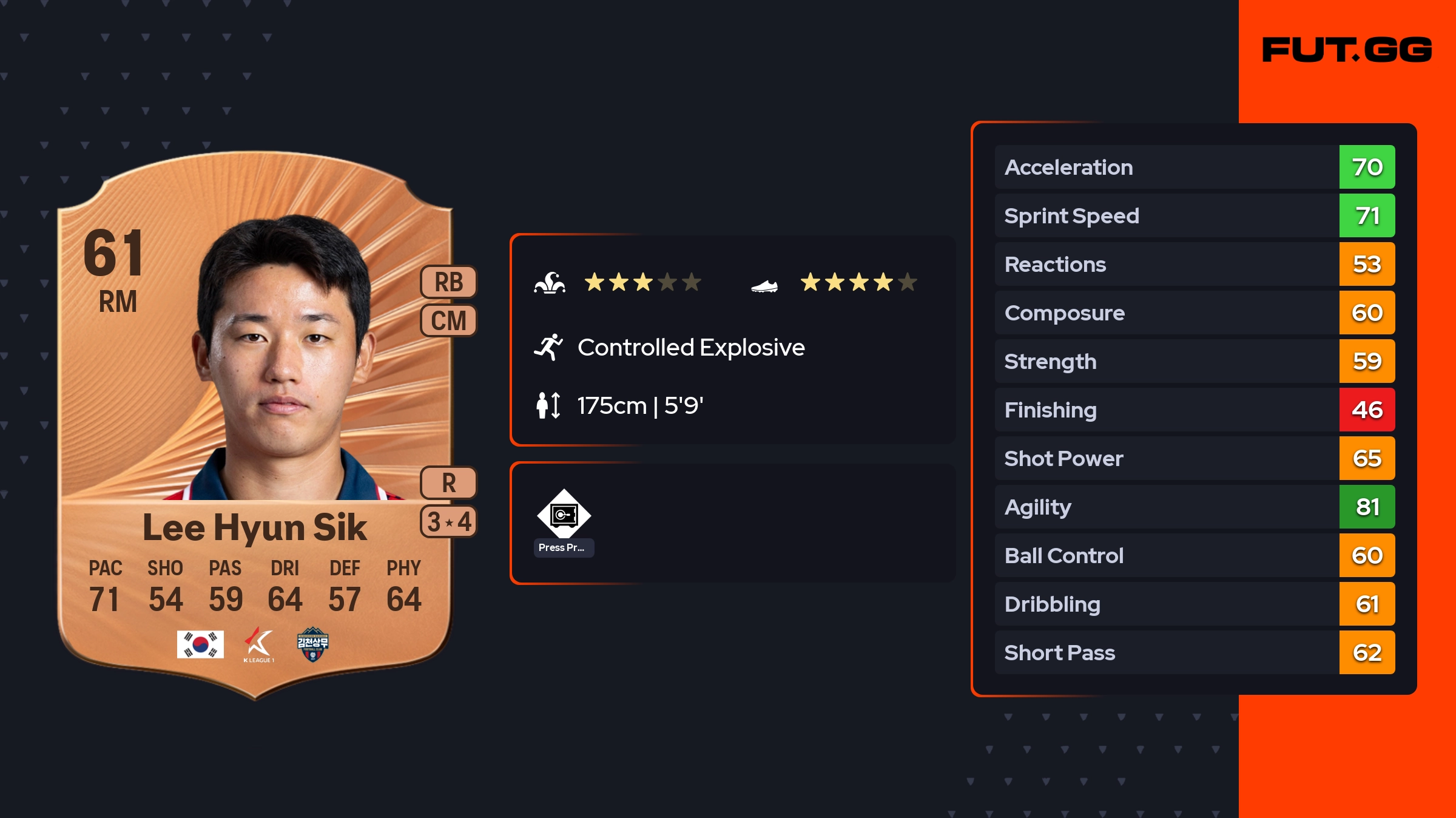
Task: Select the Short Pass stat row
Action: (1195, 652)
